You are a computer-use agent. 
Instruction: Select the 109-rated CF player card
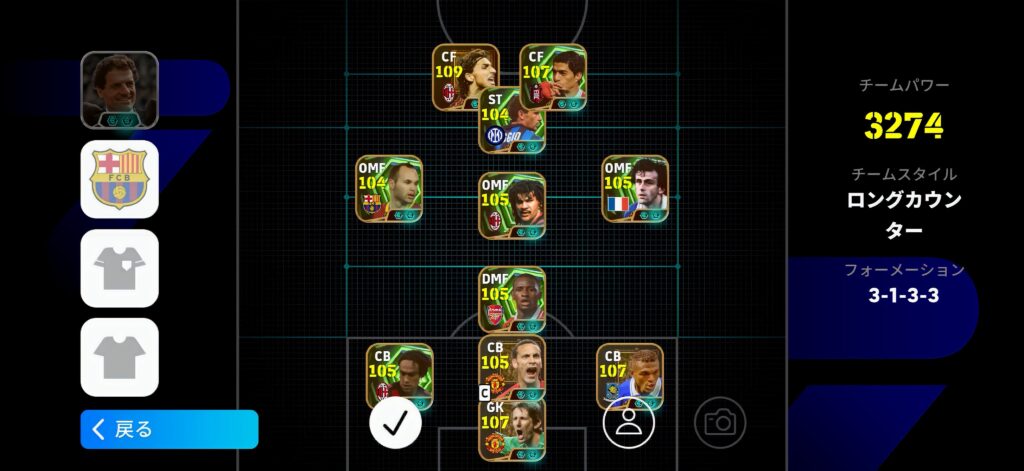(x=465, y=77)
